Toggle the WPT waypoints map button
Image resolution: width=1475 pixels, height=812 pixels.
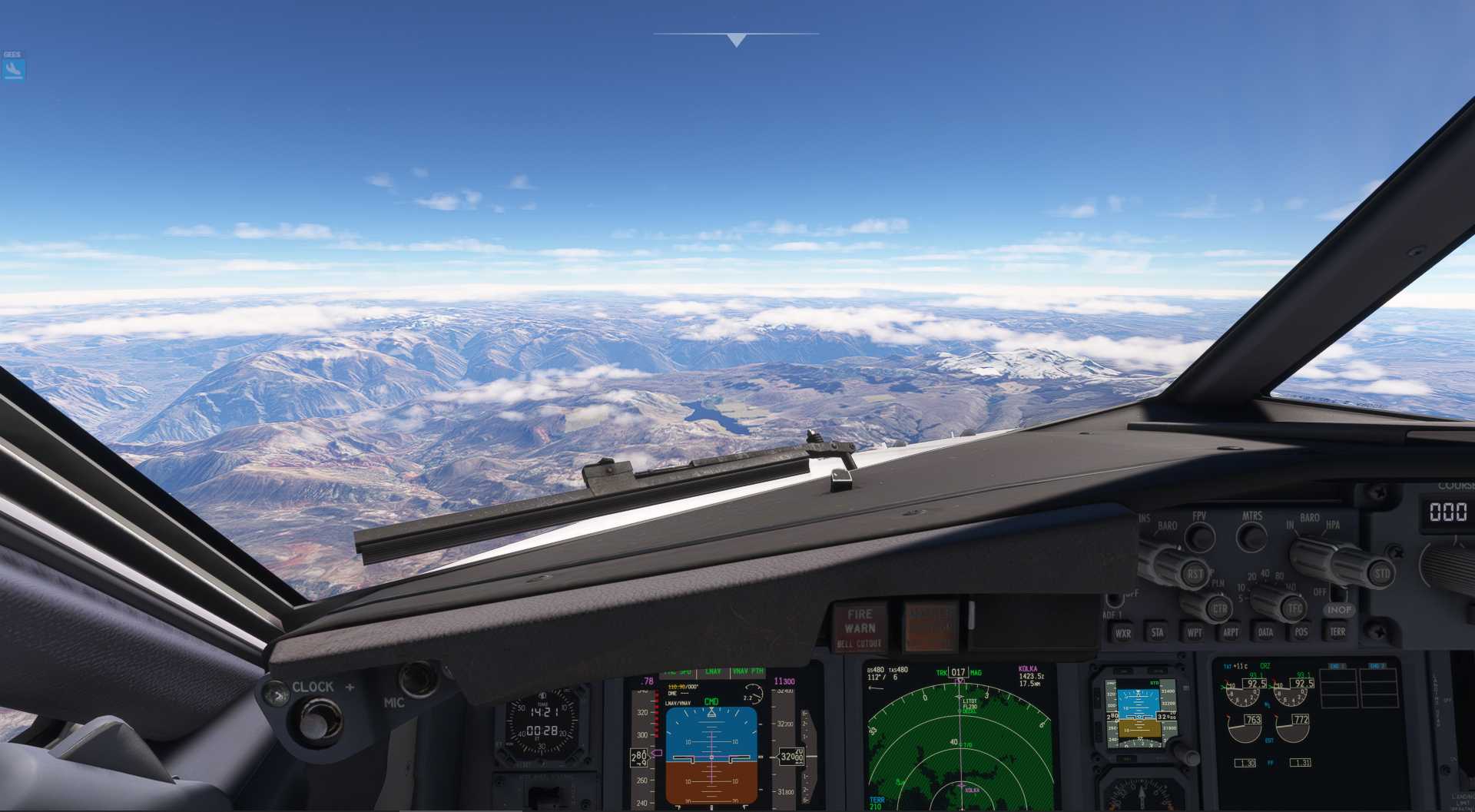tap(1194, 632)
